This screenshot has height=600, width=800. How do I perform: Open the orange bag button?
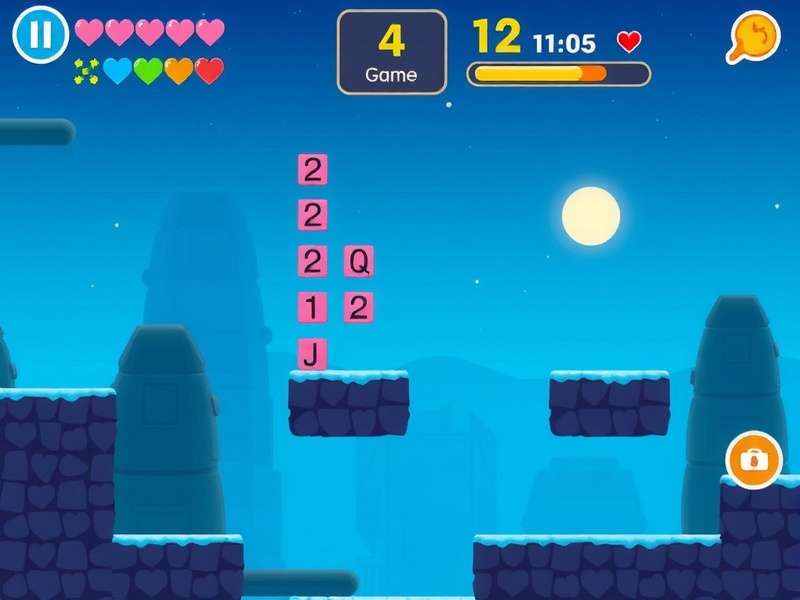(753, 460)
